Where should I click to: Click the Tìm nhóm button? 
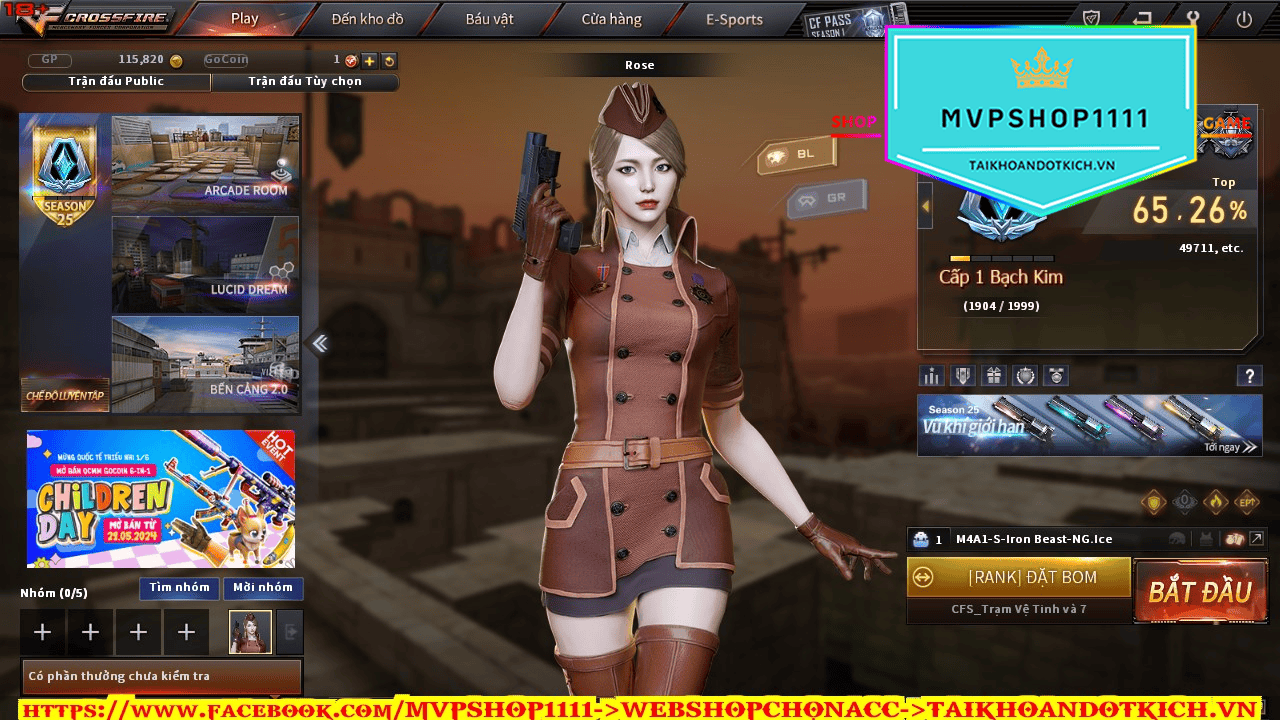pyautogui.click(x=179, y=588)
